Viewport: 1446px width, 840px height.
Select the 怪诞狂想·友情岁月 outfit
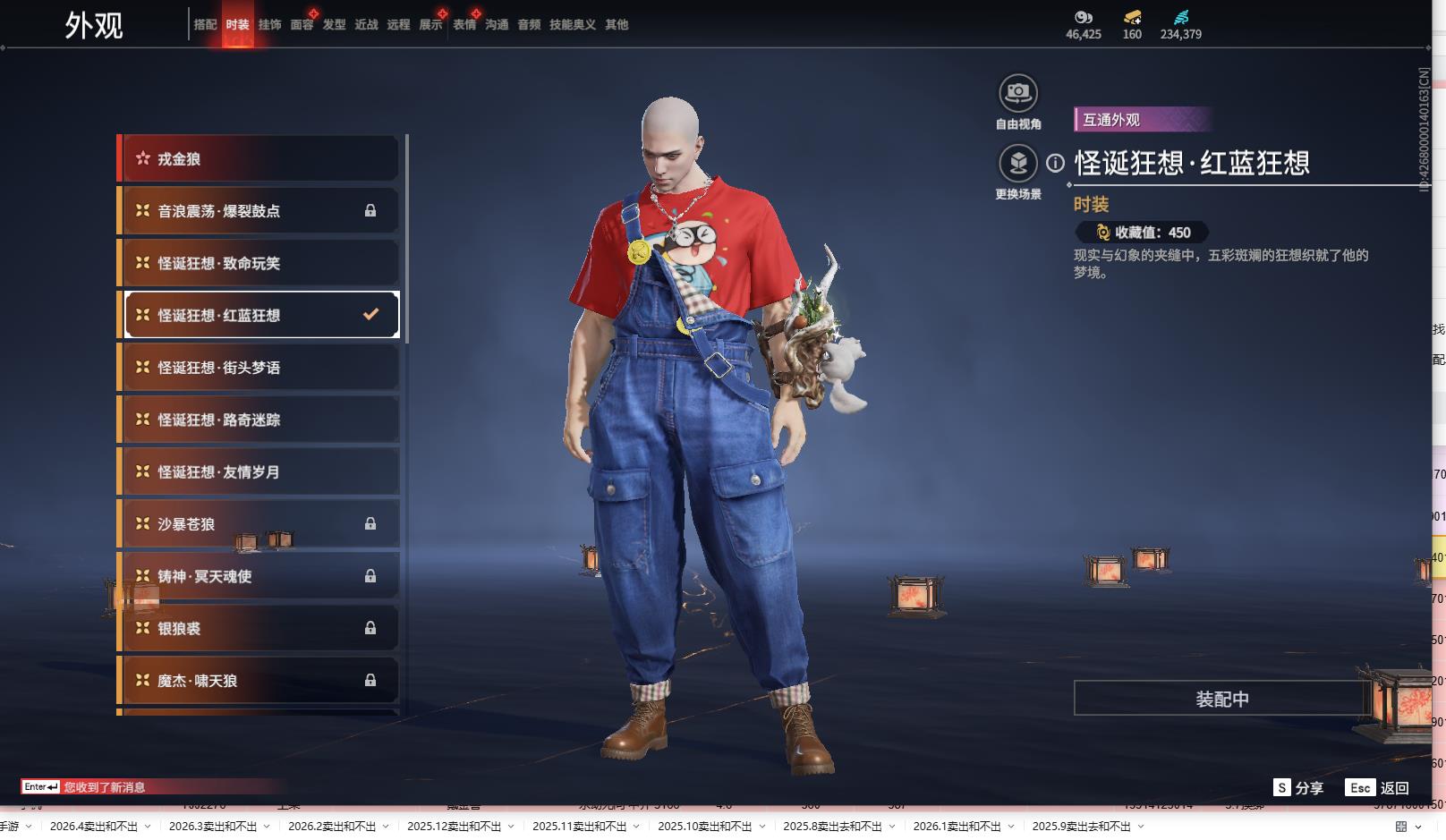click(x=259, y=471)
